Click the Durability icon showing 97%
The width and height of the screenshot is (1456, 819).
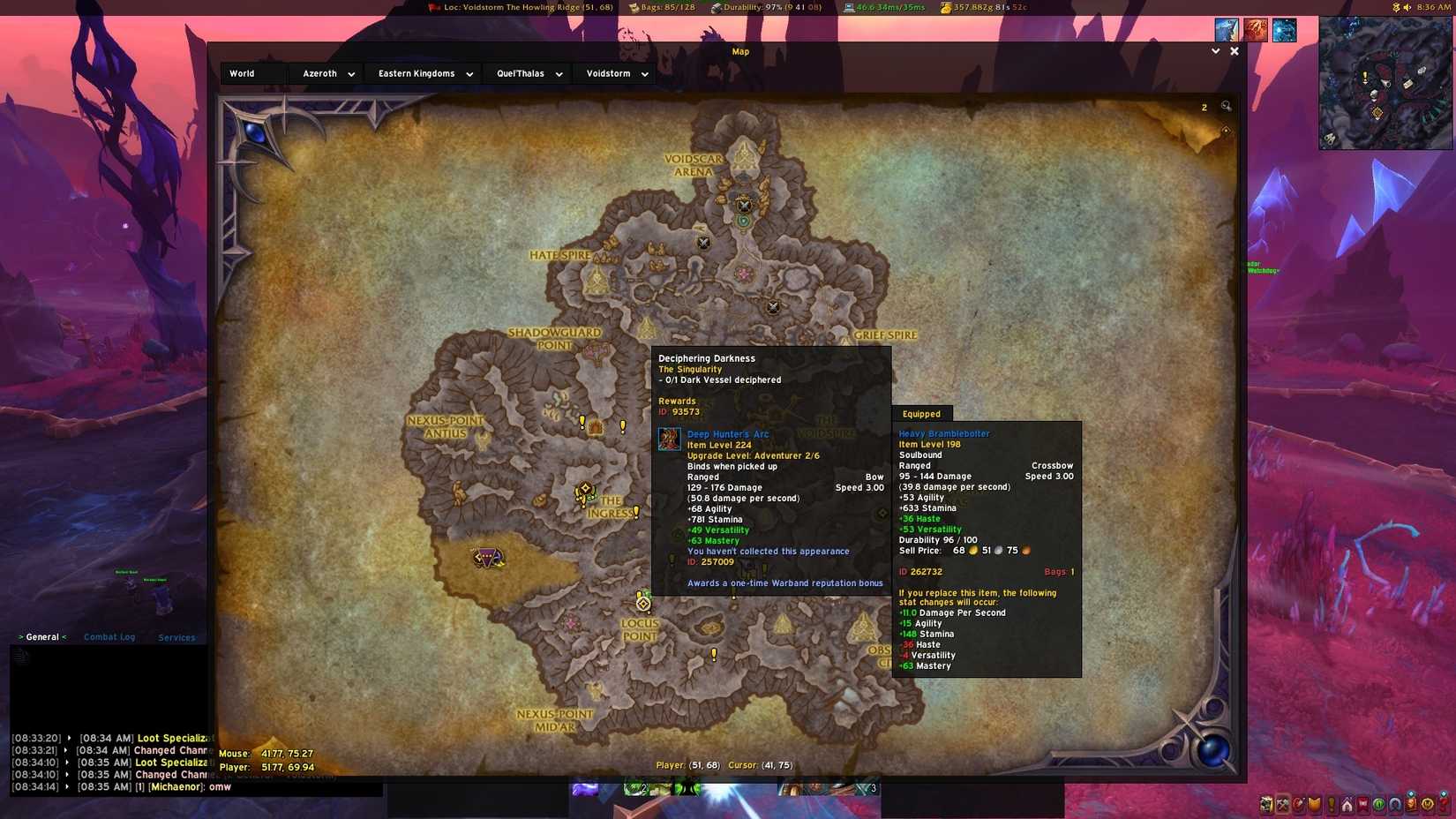click(x=717, y=6)
